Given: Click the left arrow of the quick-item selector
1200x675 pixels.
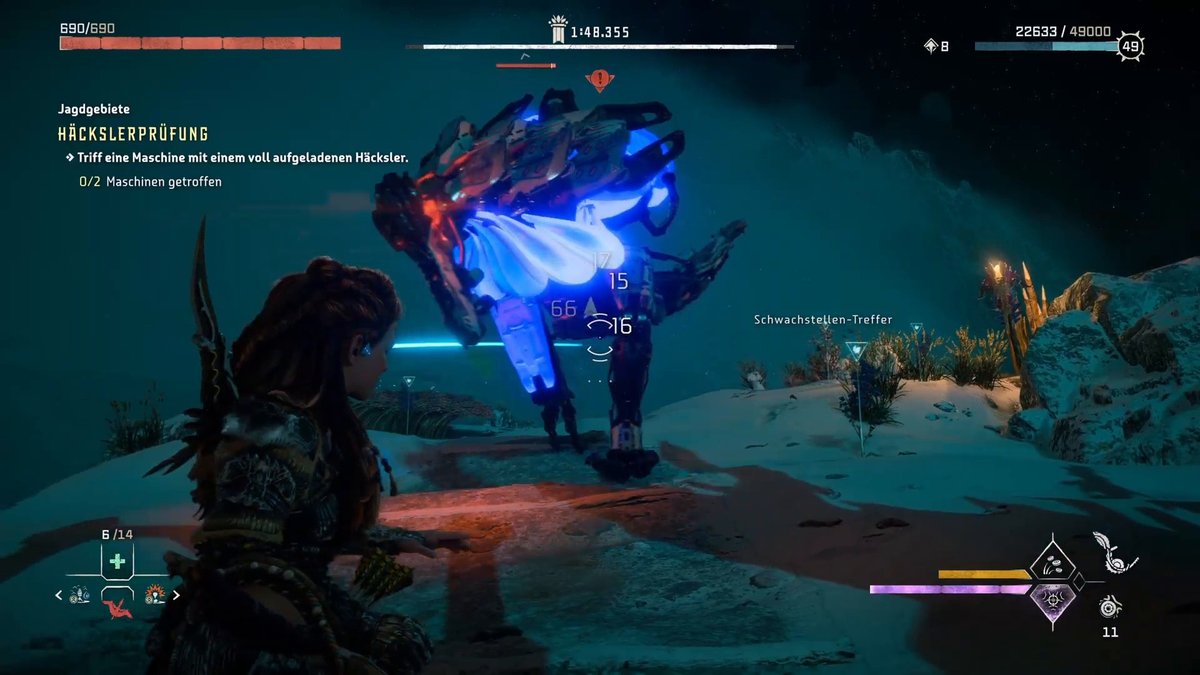Looking at the screenshot, I should click(58, 594).
